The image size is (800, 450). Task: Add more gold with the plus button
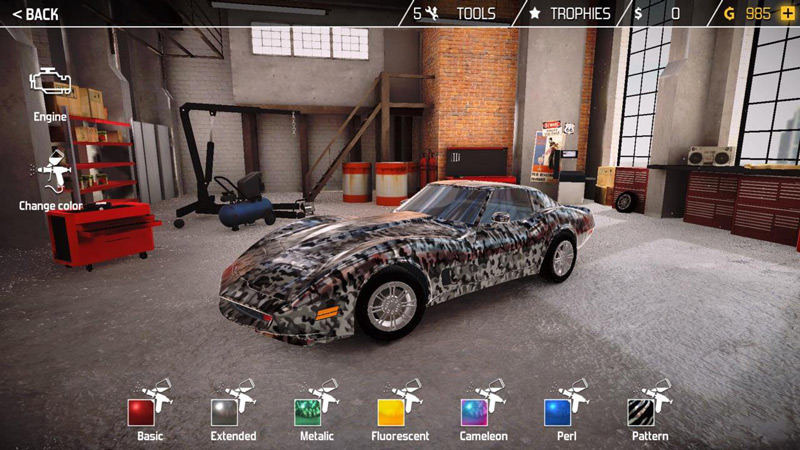pos(788,14)
